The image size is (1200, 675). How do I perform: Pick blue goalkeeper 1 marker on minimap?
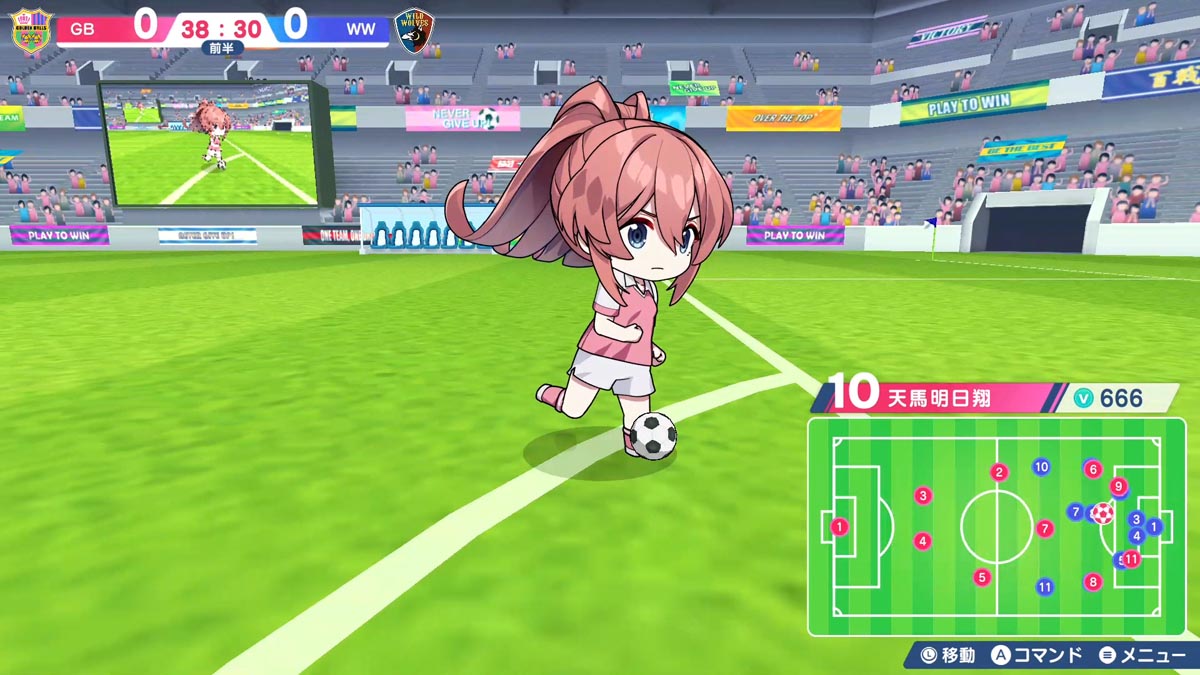pos(1154,526)
